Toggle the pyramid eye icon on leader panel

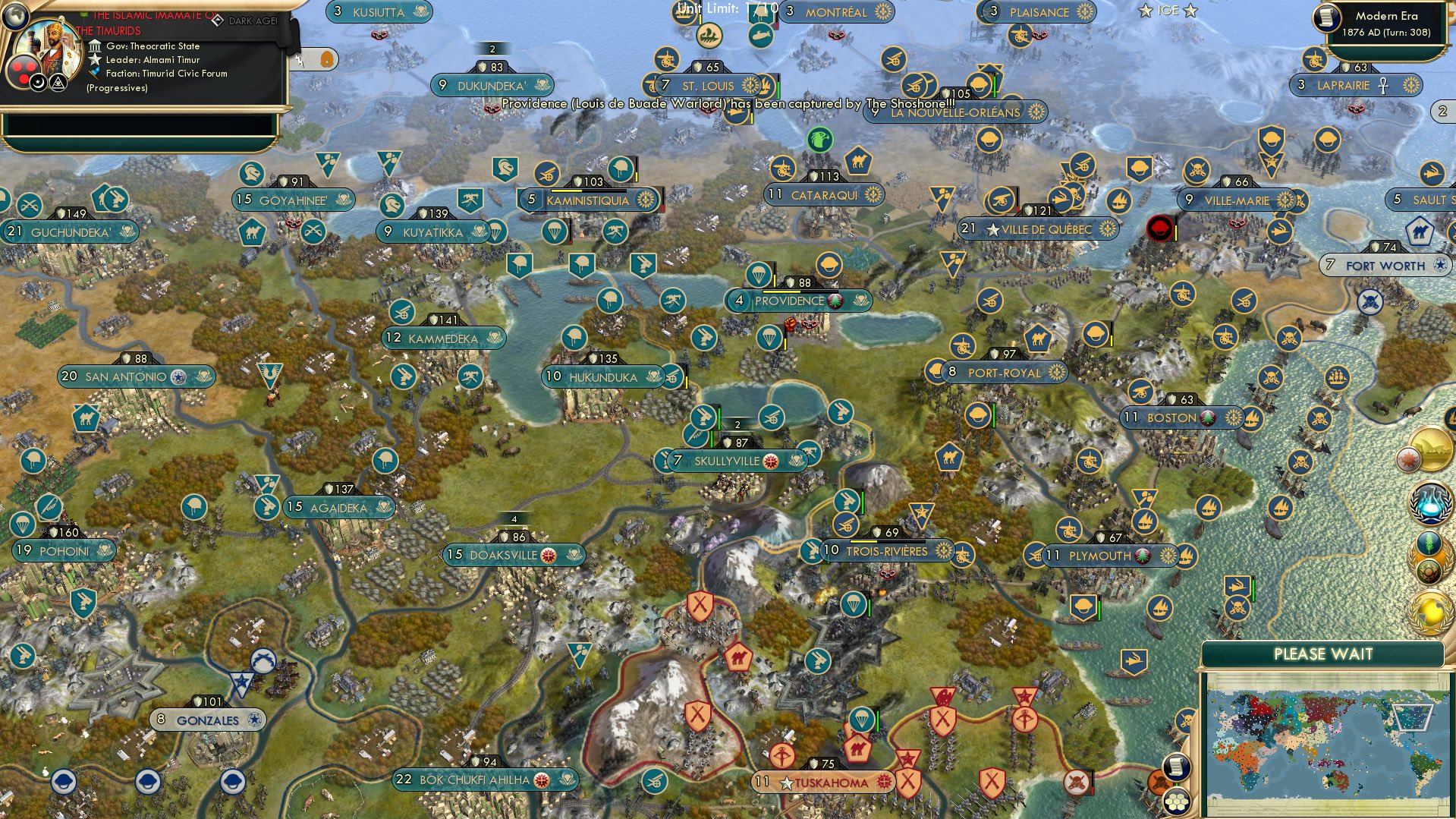click(58, 82)
